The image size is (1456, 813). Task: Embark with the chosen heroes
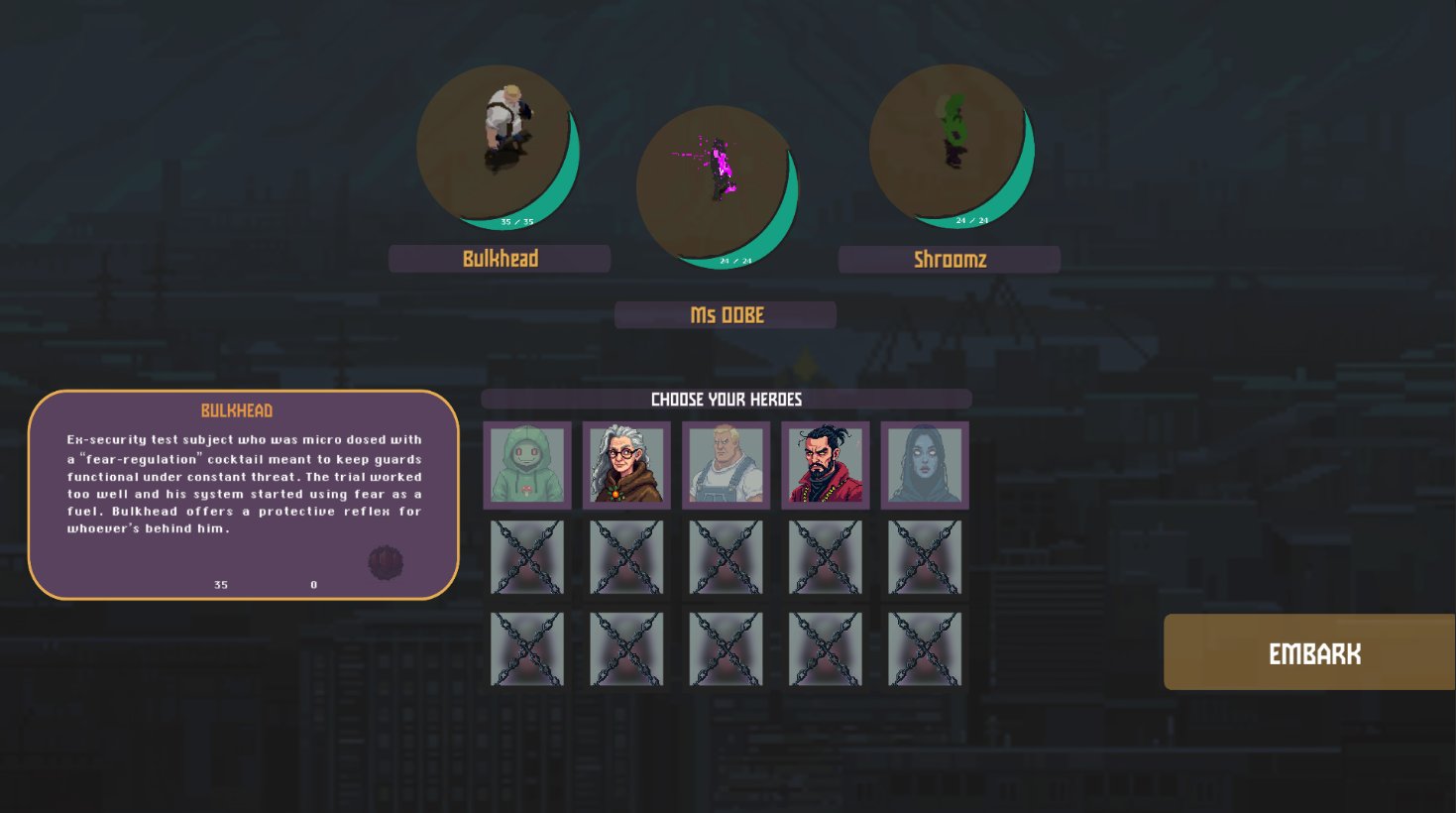click(1309, 652)
